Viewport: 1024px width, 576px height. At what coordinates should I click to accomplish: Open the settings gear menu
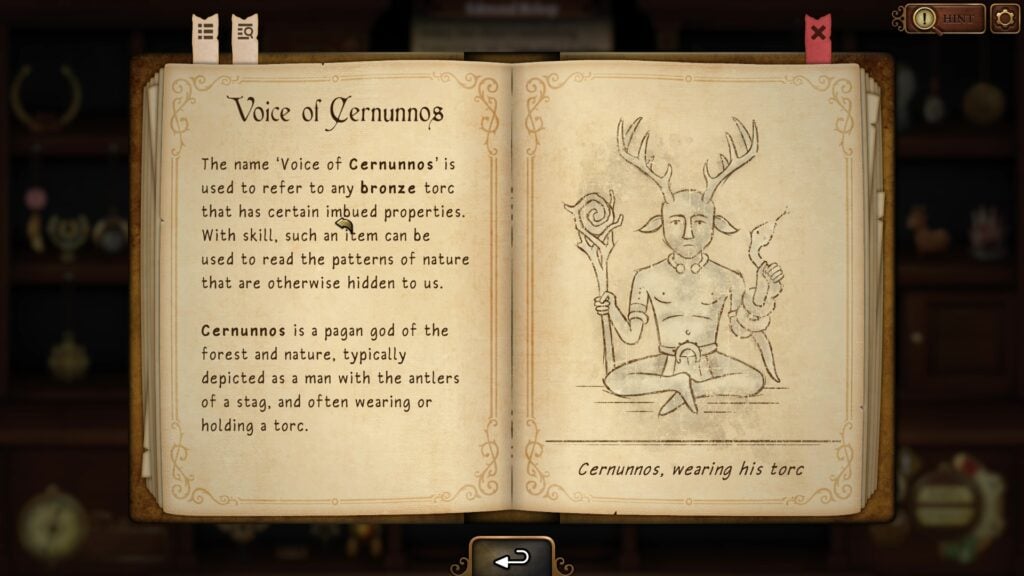point(1004,18)
